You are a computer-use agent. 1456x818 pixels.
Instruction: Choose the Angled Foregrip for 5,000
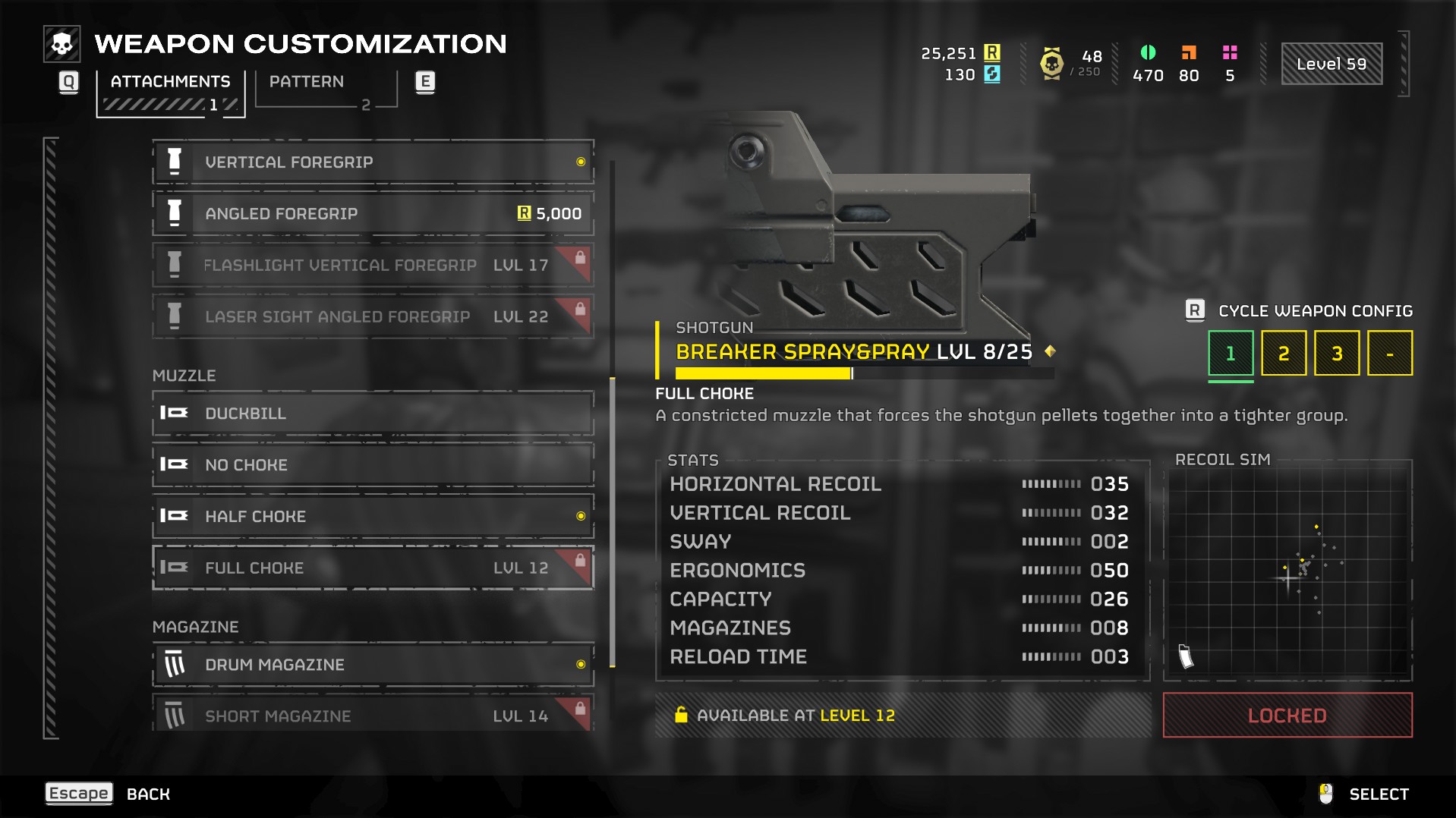(x=373, y=214)
